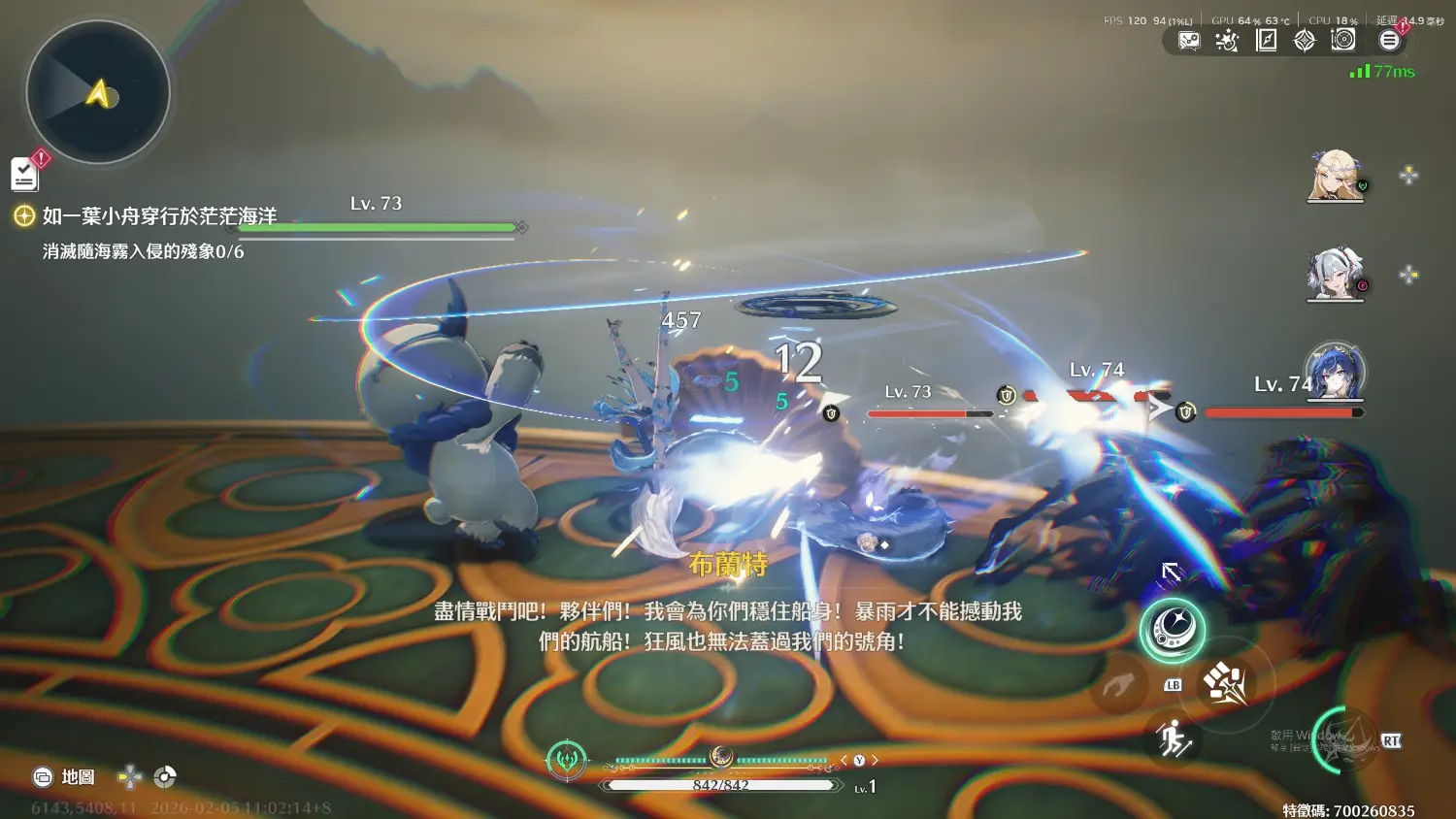Image resolution: width=1456 pixels, height=819 pixels.
Task: Open the four-pointed star convene icon
Action: coord(1305,40)
